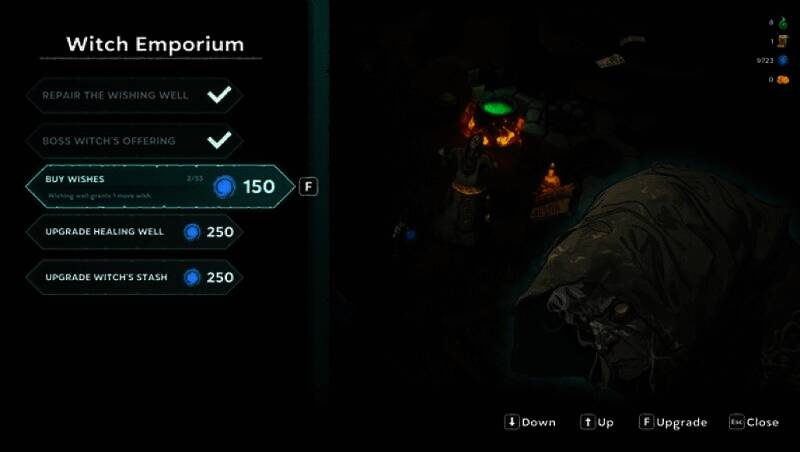
Task: Select Upgrade Healing Well option
Action: coord(134,232)
